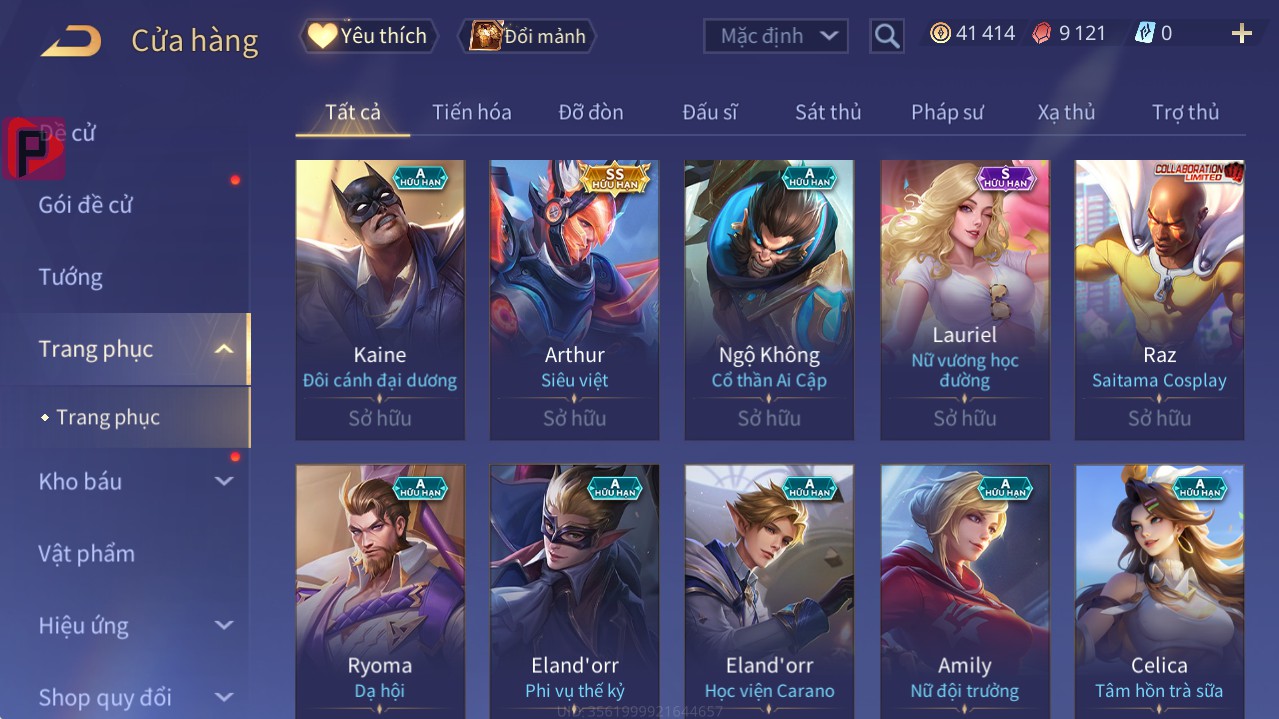Pick the Lauriel Nữ vương học đường skin

[965, 299]
